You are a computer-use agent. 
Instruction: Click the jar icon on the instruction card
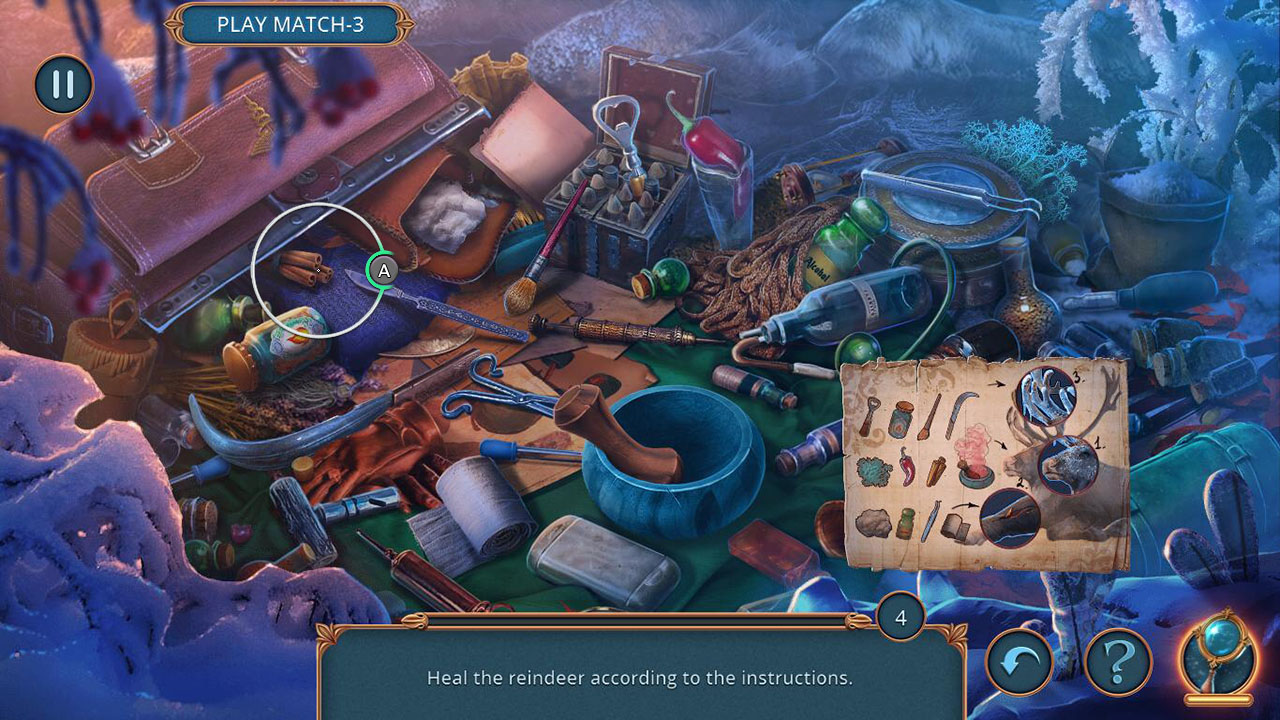[903, 417]
